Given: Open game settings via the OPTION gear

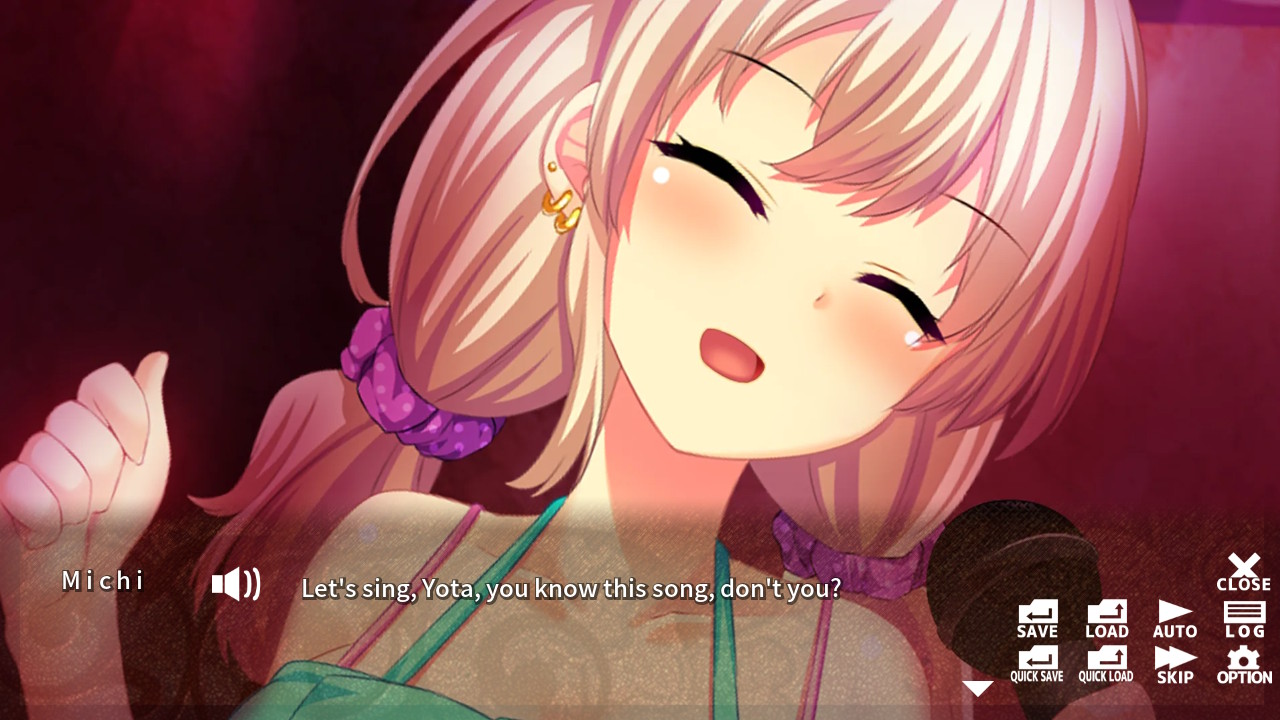Looking at the screenshot, I should pyautogui.click(x=1243, y=660).
